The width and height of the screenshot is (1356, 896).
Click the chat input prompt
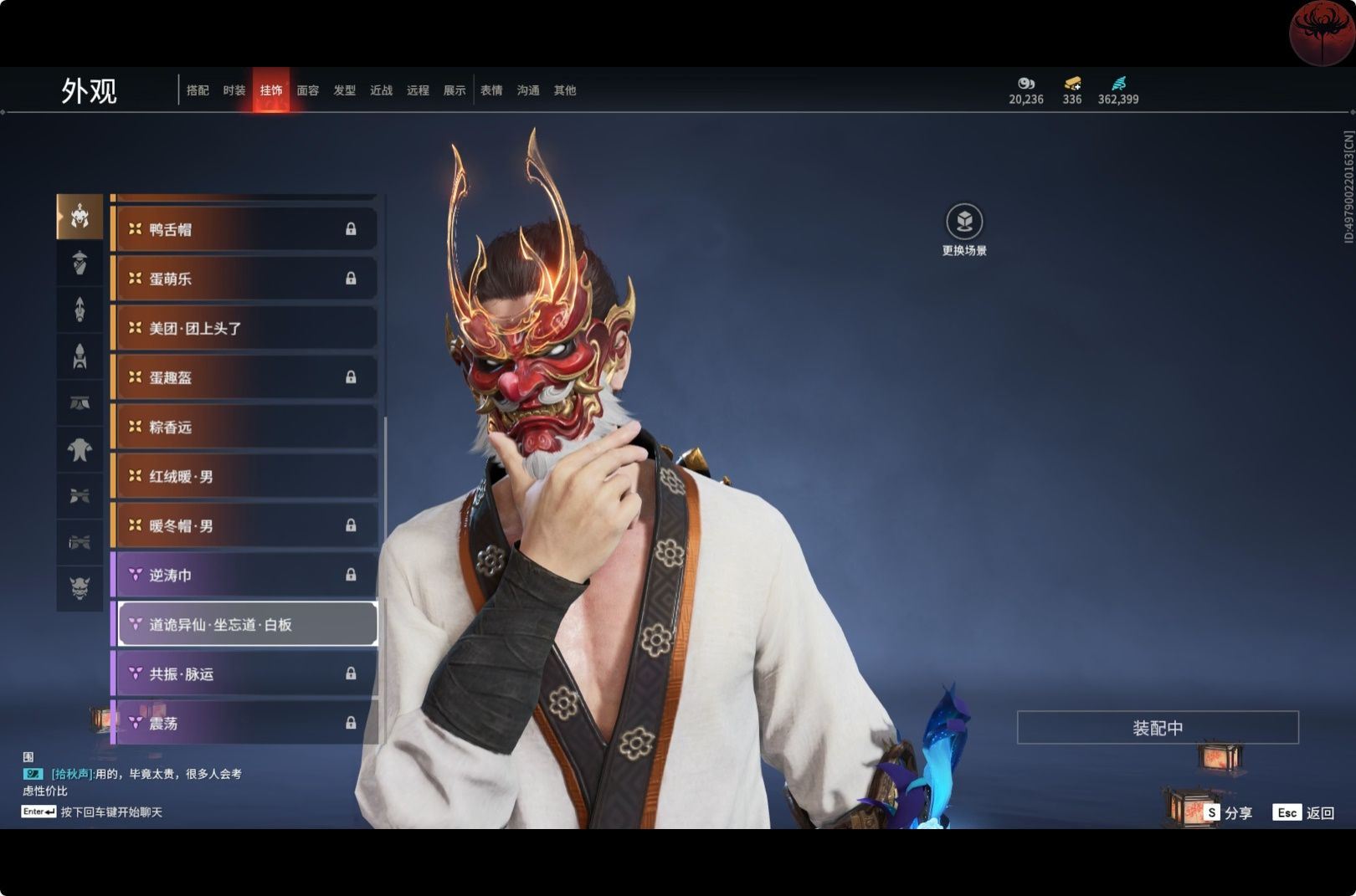pyautogui.click(x=110, y=812)
